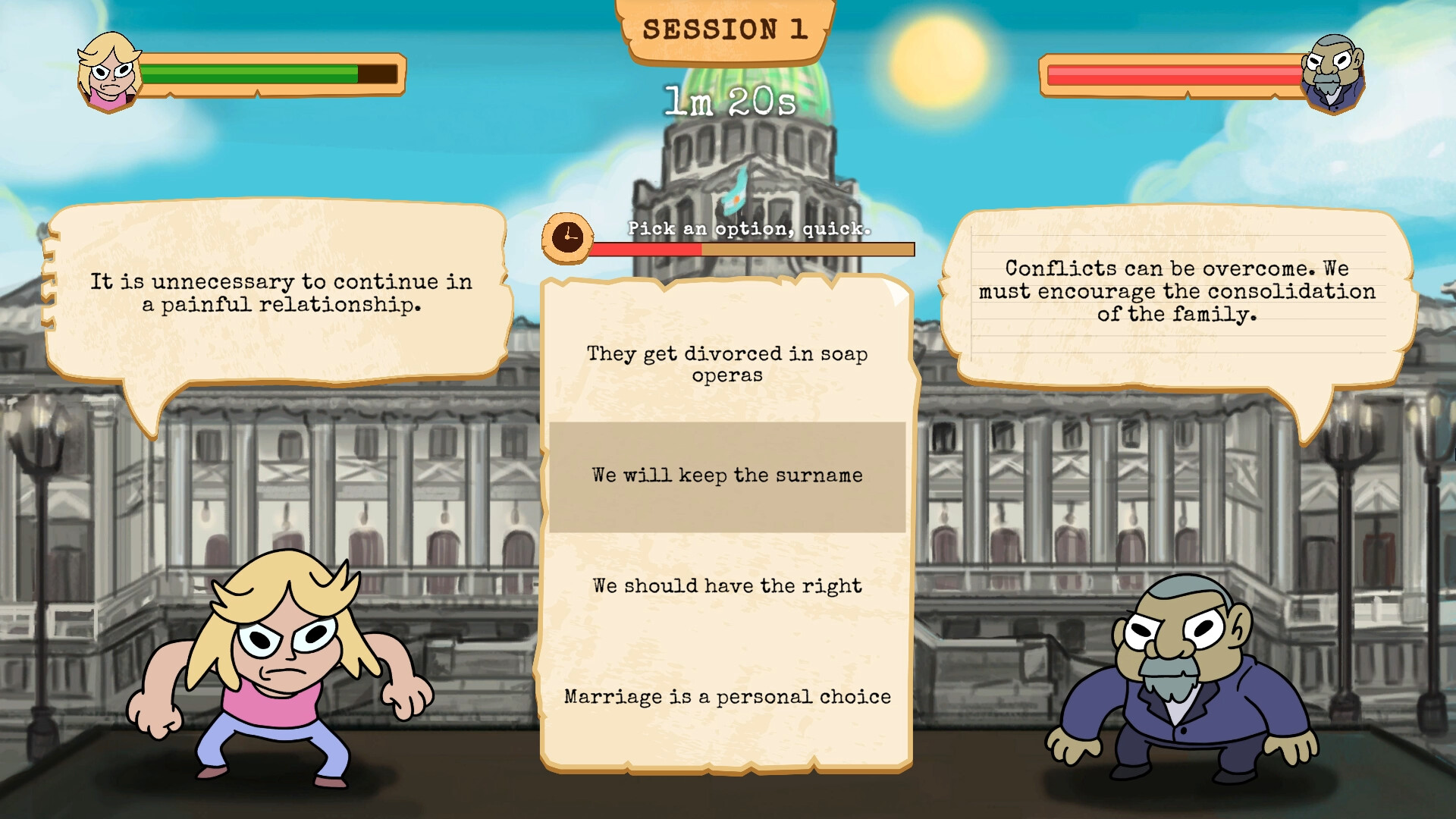Click the man's red health bar

(1175, 74)
